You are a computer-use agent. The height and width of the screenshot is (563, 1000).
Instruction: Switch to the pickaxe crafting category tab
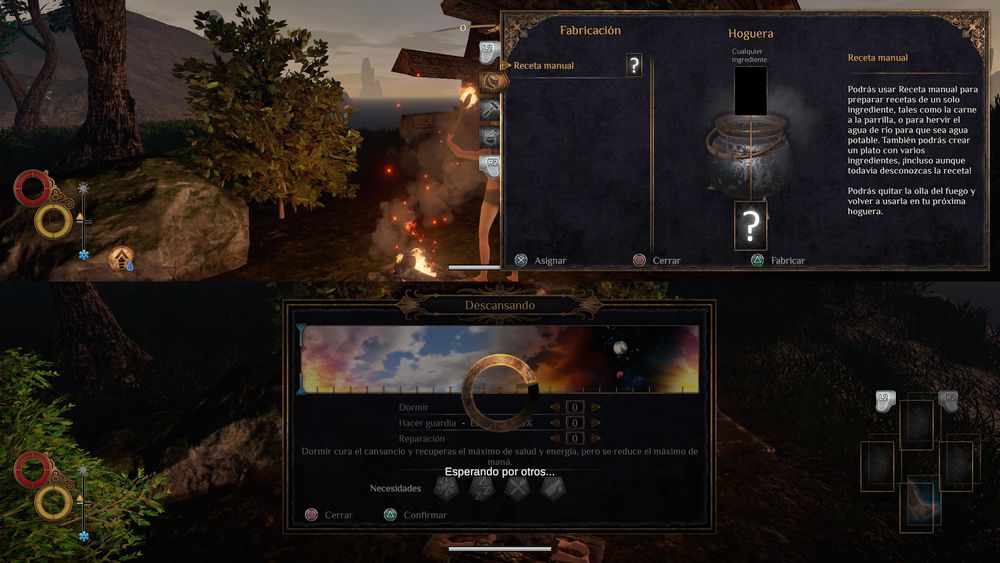pos(491,108)
